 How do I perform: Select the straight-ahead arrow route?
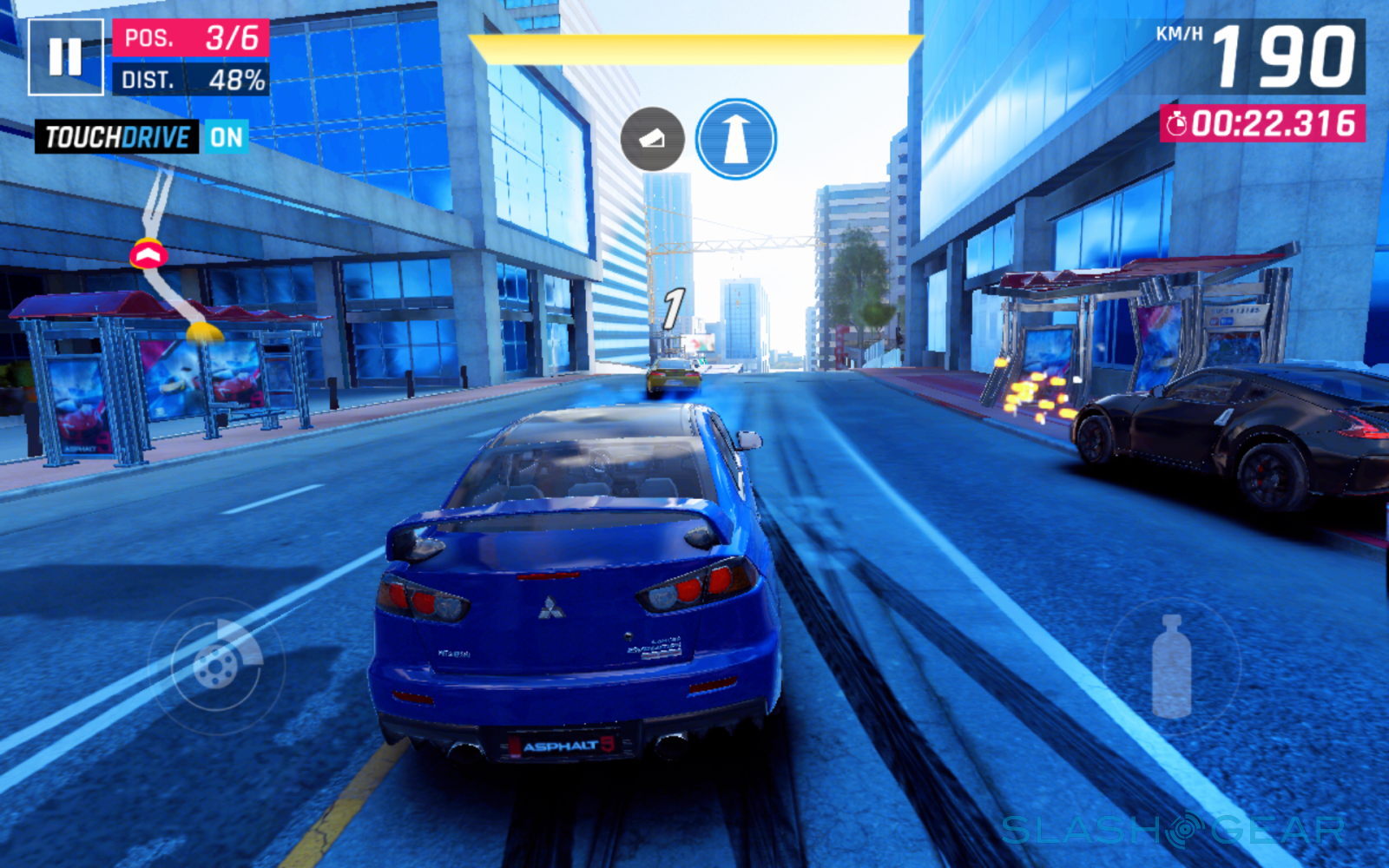coord(735,139)
